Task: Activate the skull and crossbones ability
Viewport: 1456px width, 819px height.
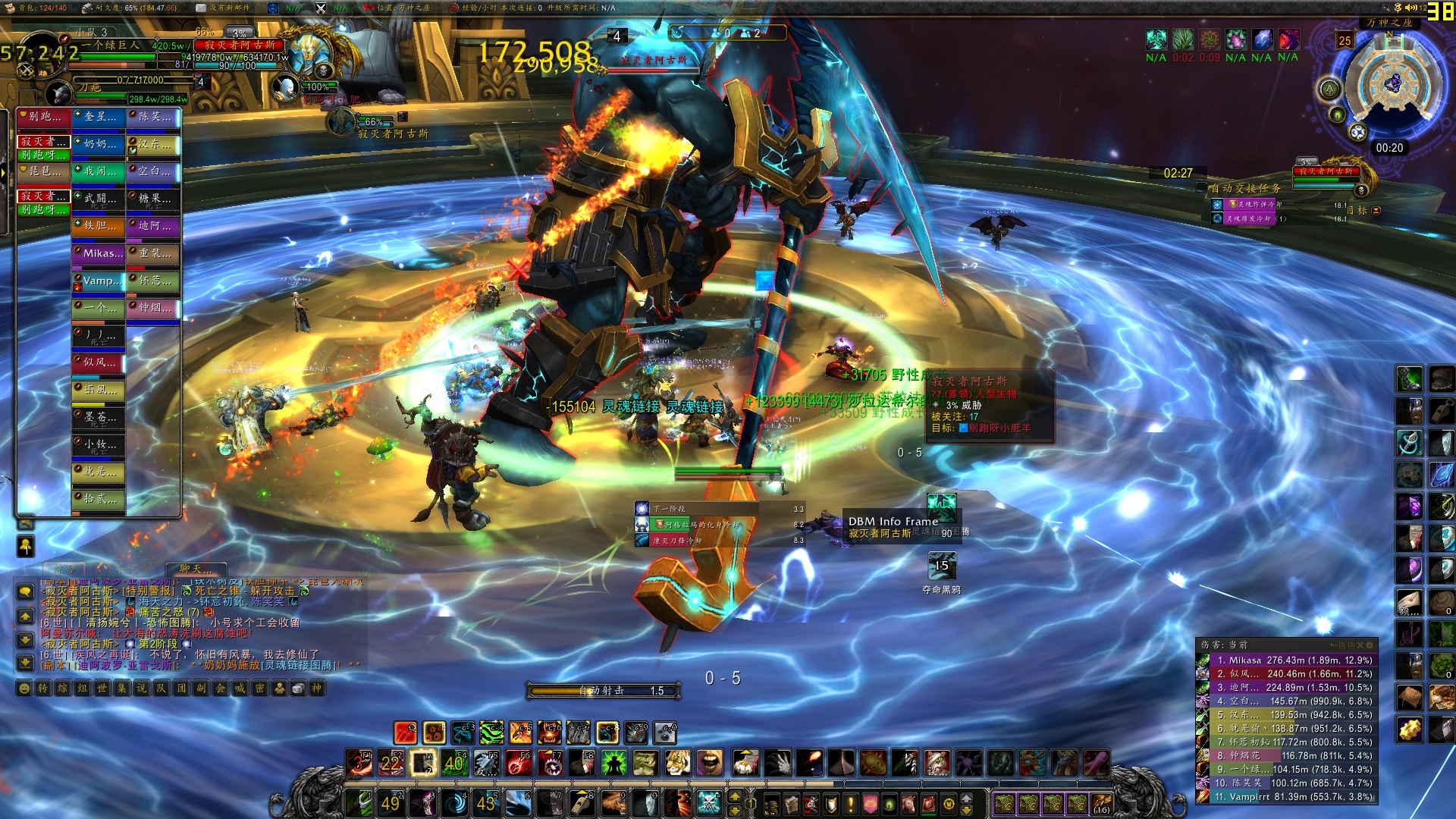Action: [708, 802]
